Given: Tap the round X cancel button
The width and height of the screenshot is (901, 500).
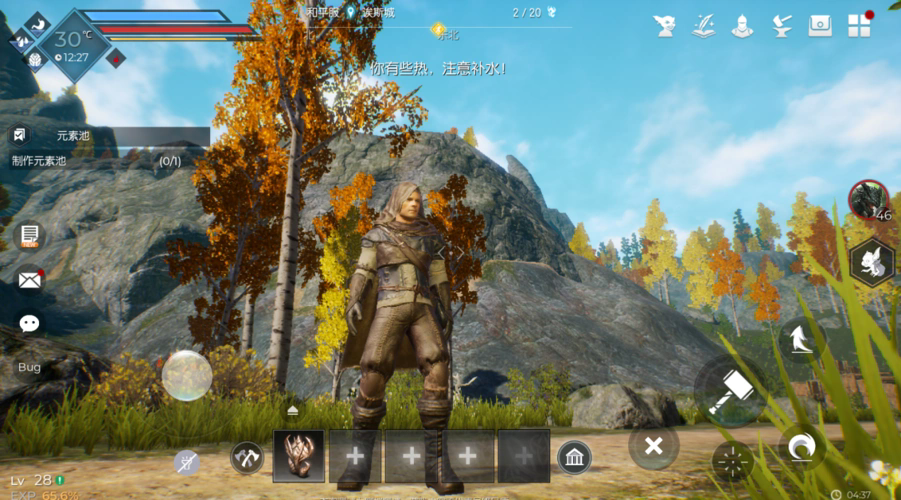Looking at the screenshot, I should tap(653, 446).
